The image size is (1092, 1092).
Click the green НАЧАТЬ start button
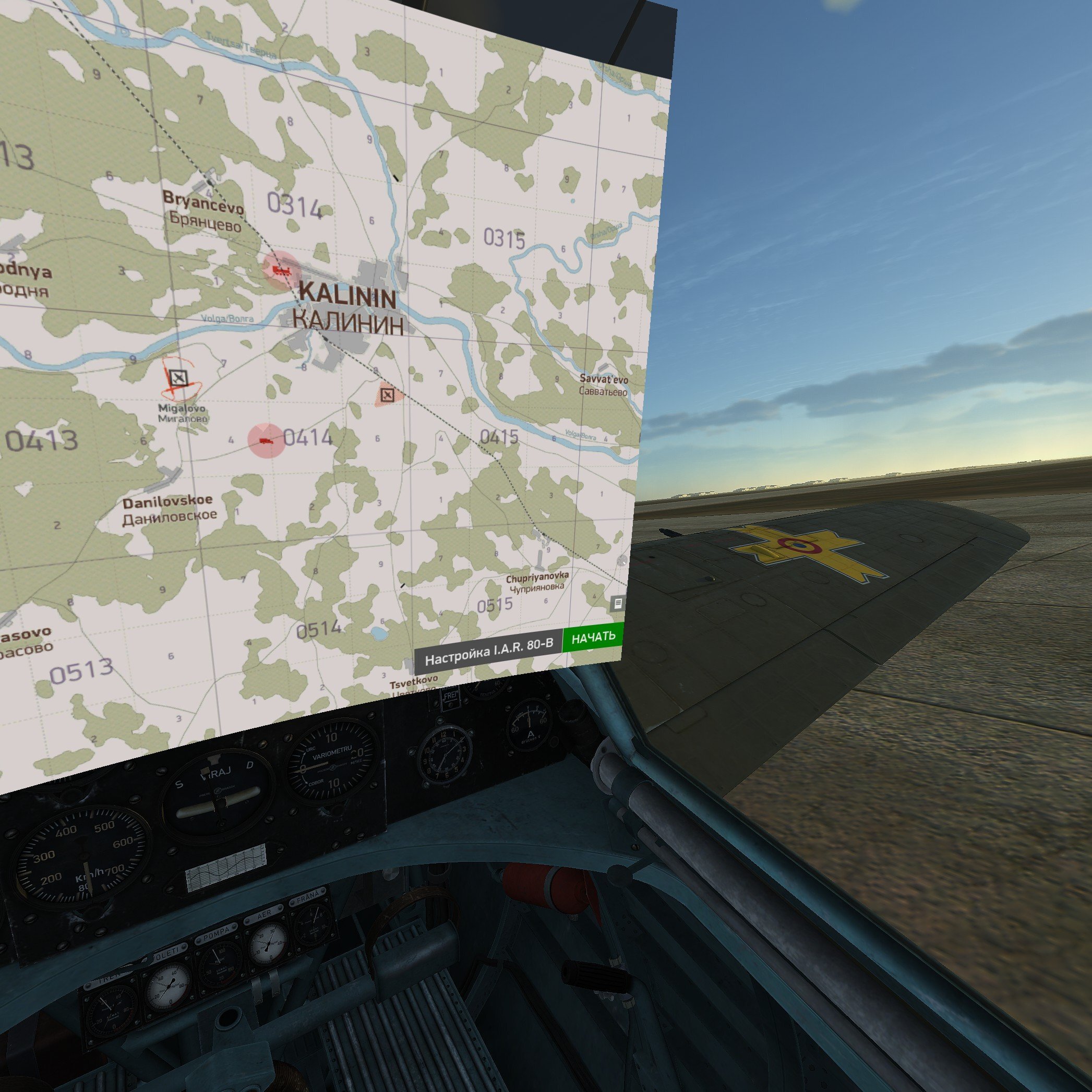593,637
